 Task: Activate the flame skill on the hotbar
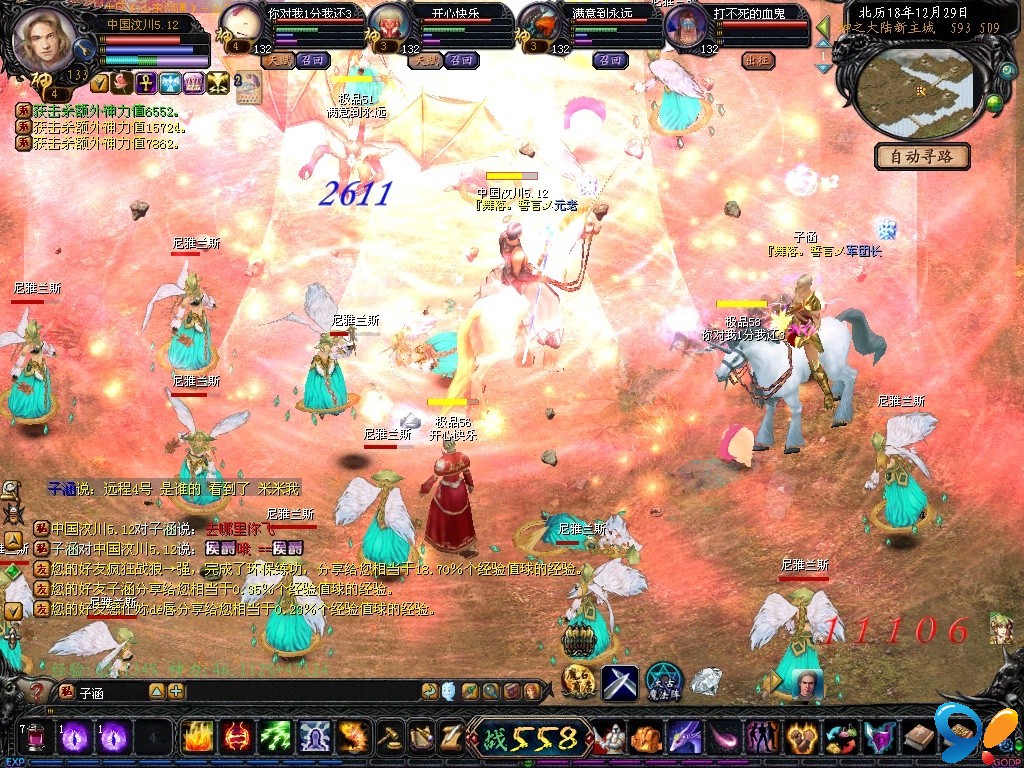pyautogui.click(x=197, y=738)
